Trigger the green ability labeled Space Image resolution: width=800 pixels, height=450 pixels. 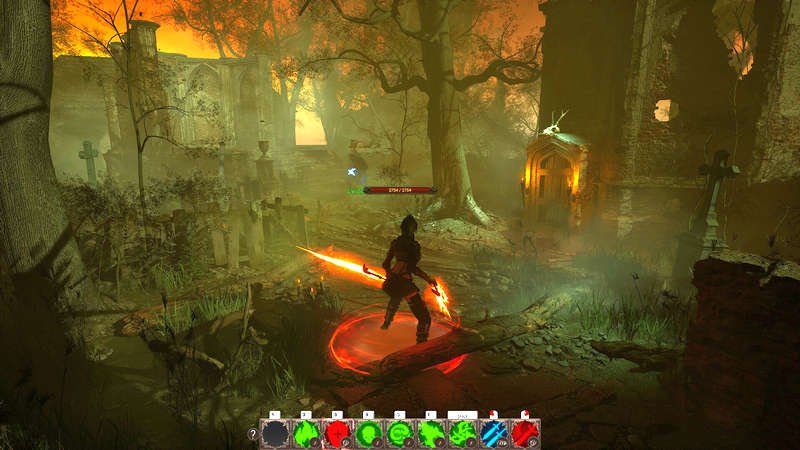[x=463, y=433]
